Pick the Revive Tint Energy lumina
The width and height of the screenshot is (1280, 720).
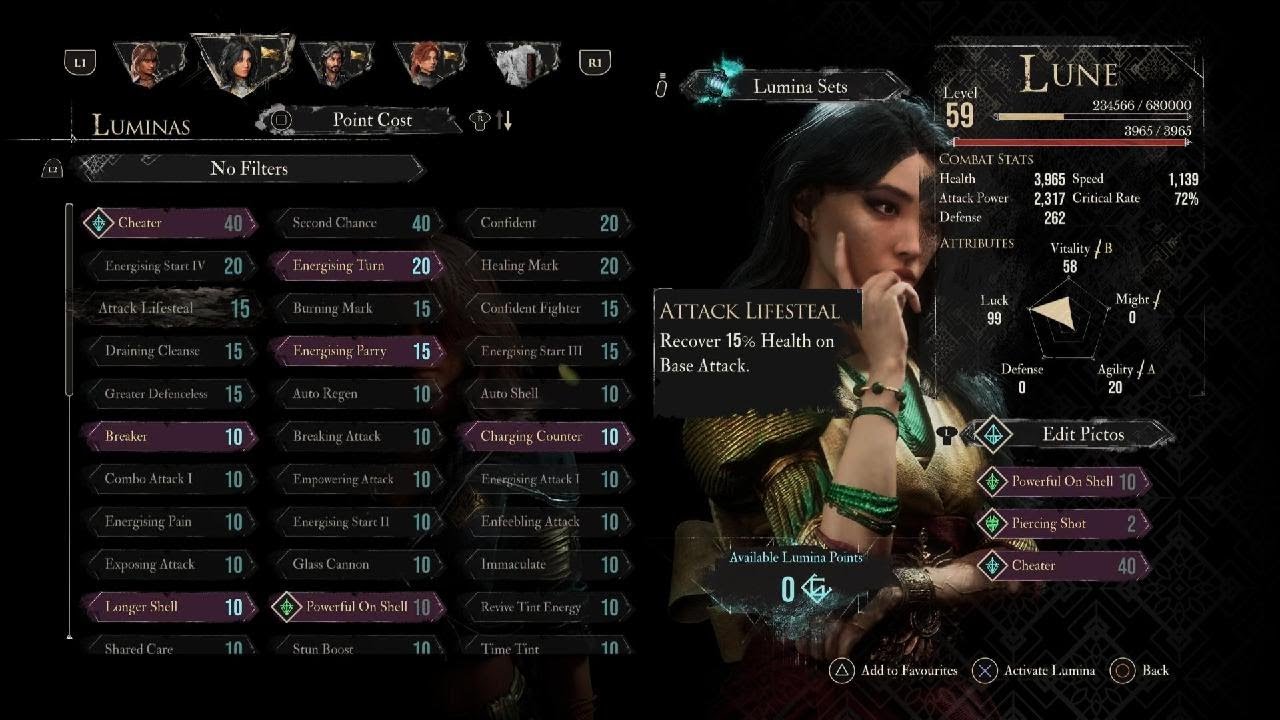point(543,607)
